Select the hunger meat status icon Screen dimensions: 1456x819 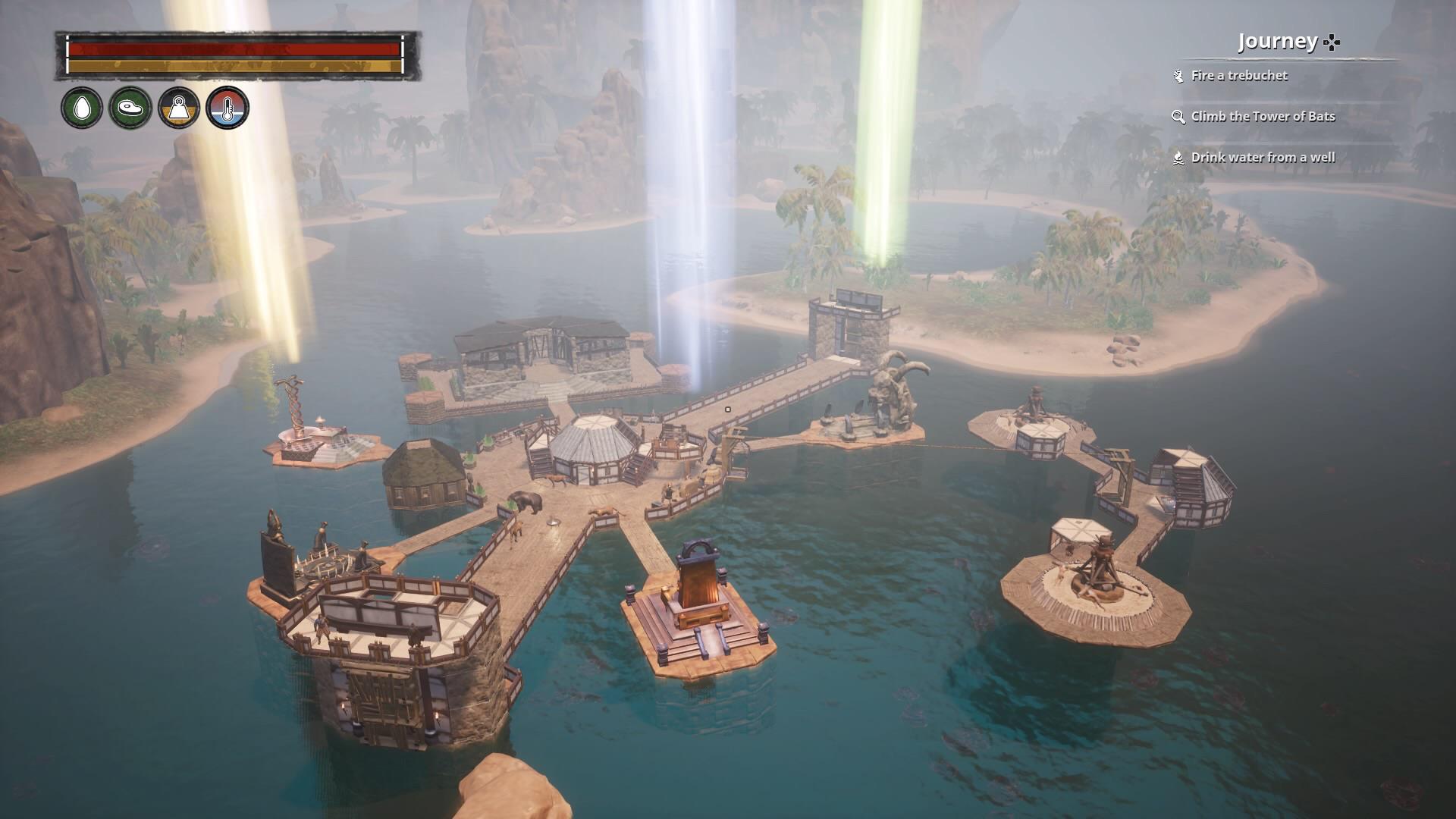(130, 108)
